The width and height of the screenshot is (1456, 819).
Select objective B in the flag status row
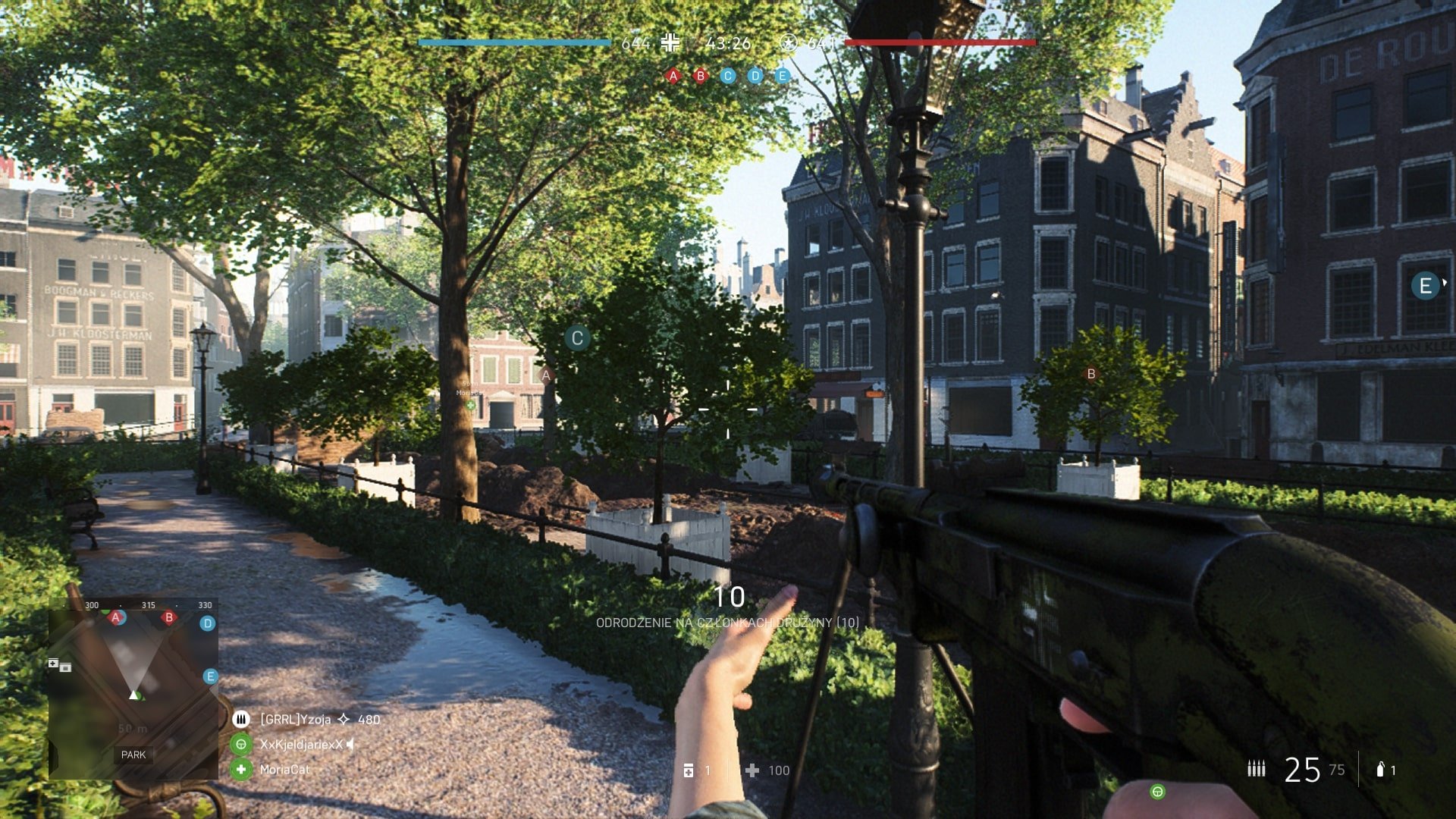(701, 76)
